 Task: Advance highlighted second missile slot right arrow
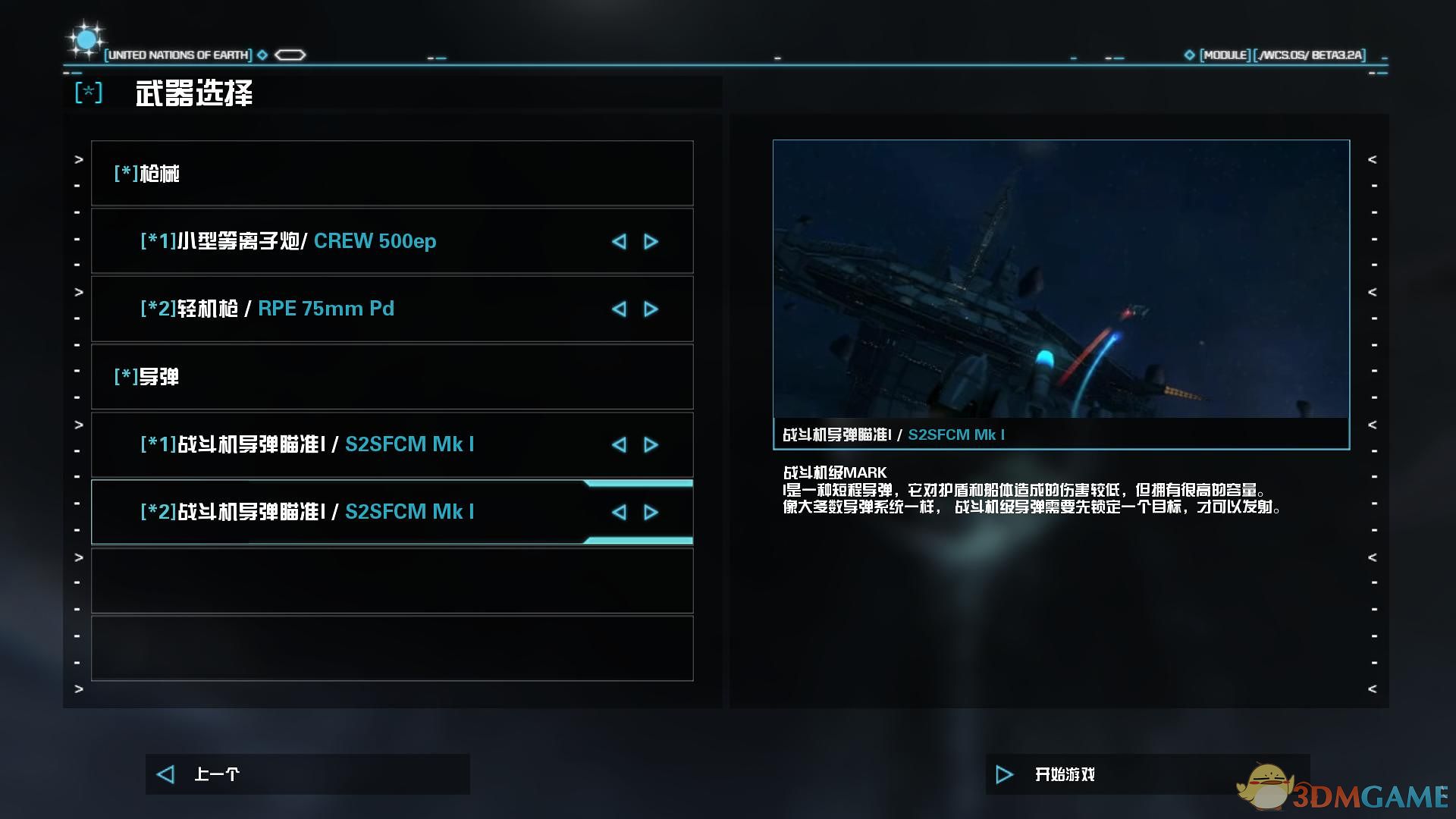[x=651, y=512]
